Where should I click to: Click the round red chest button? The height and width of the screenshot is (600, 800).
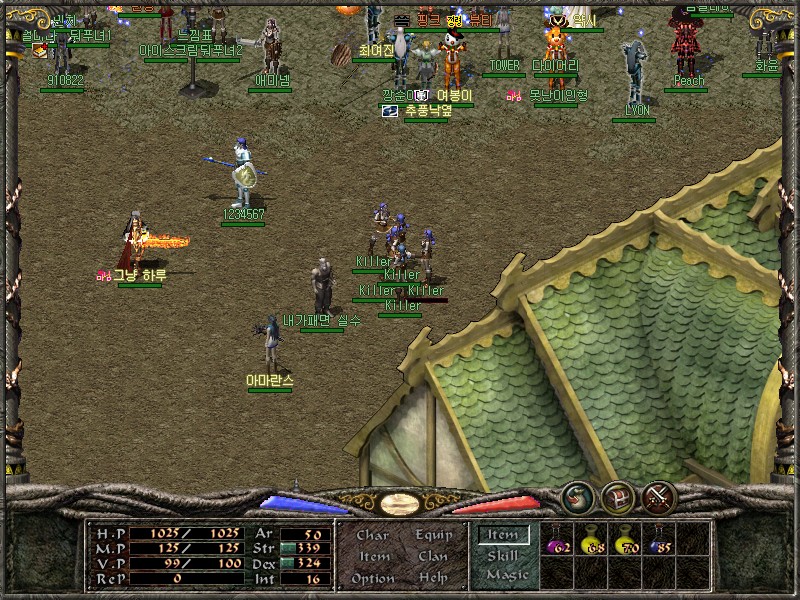pyautogui.click(x=617, y=496)
